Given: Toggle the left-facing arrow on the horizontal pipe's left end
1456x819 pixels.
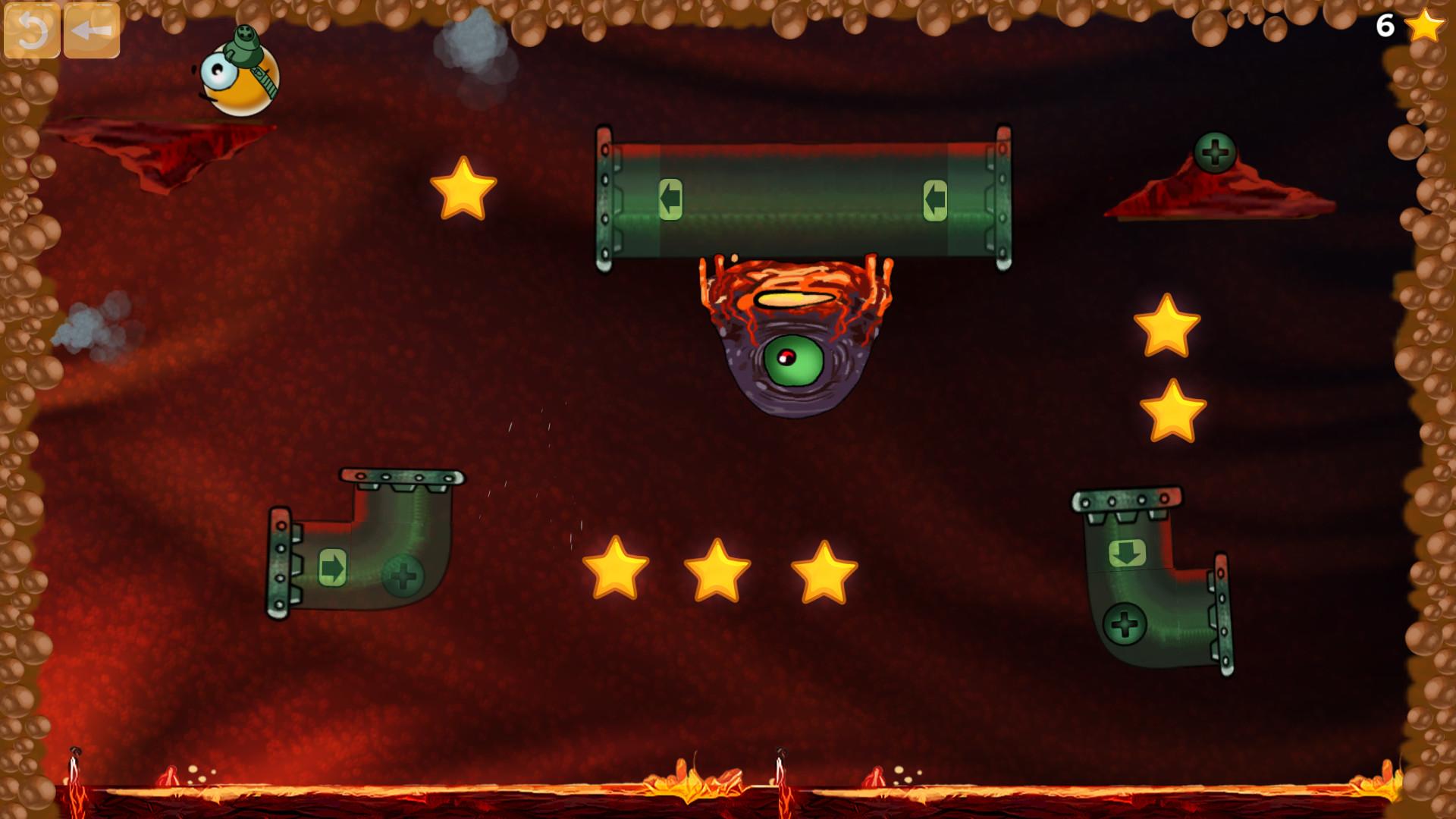Looking at the screenshot, I should pyautogui.click(x=670, y=199).
